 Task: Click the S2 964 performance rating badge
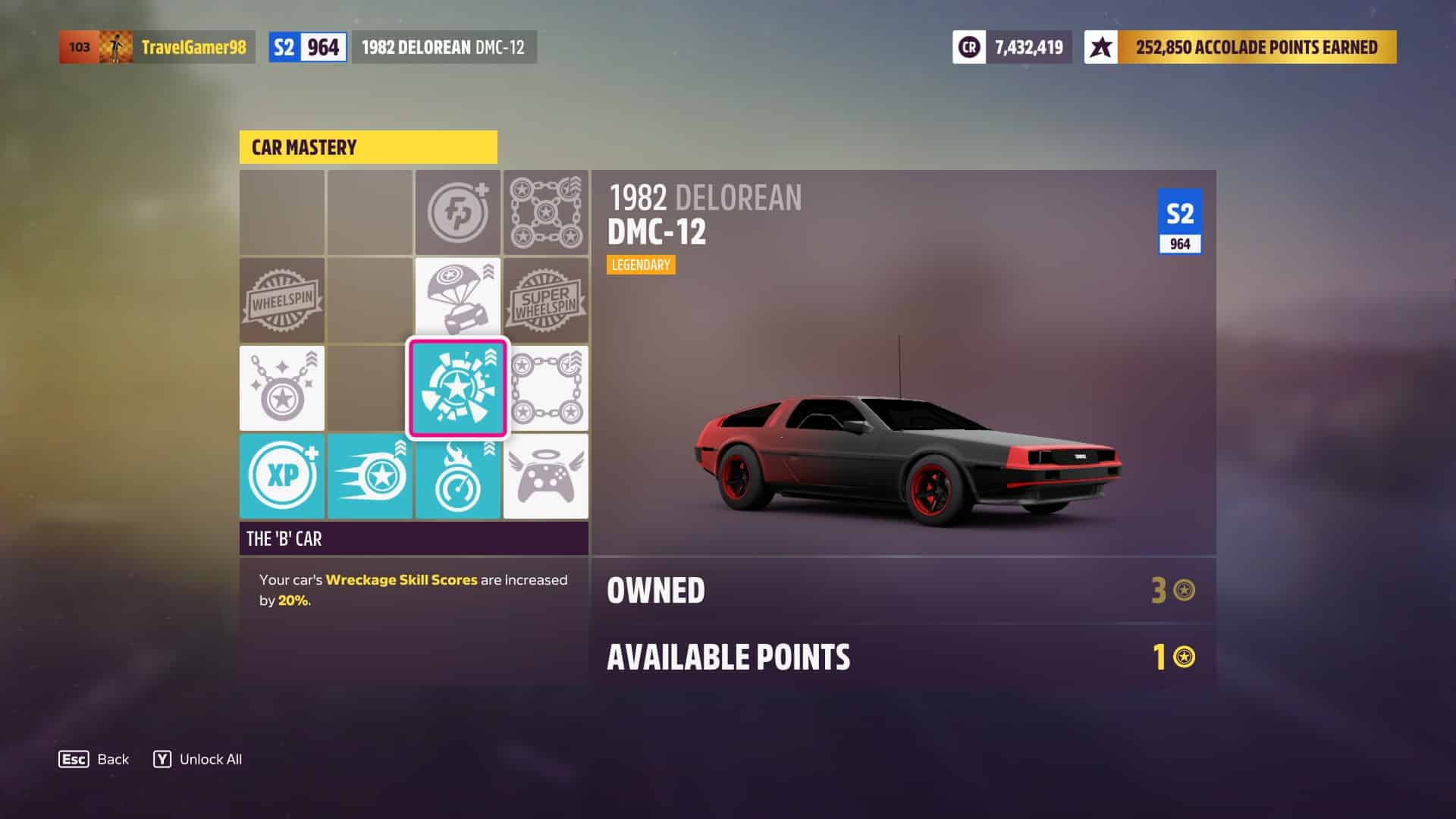tap(306, 46)
